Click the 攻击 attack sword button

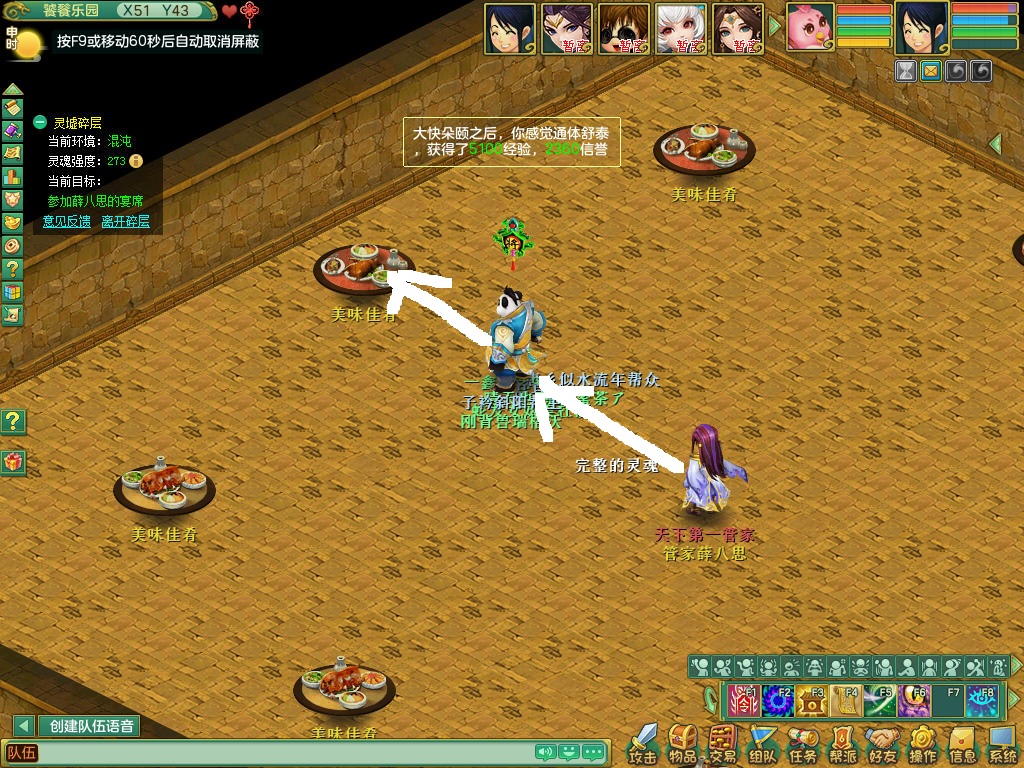[x=642, y=741]
